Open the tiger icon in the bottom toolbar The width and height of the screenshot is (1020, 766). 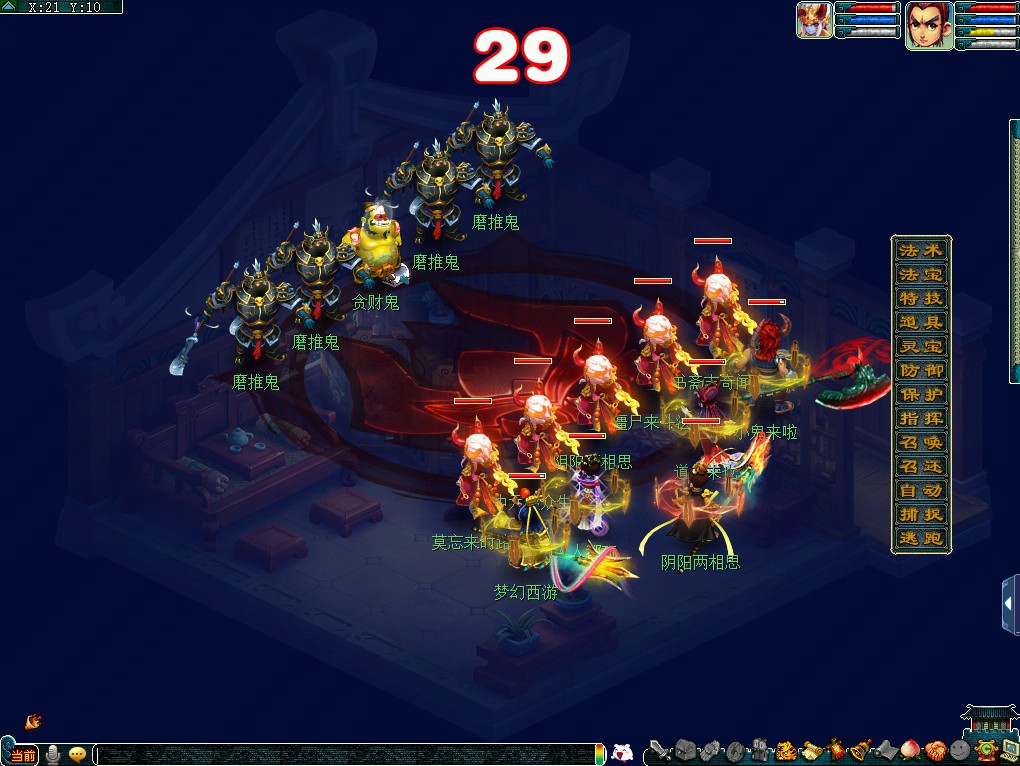click(x=786, y=750)
